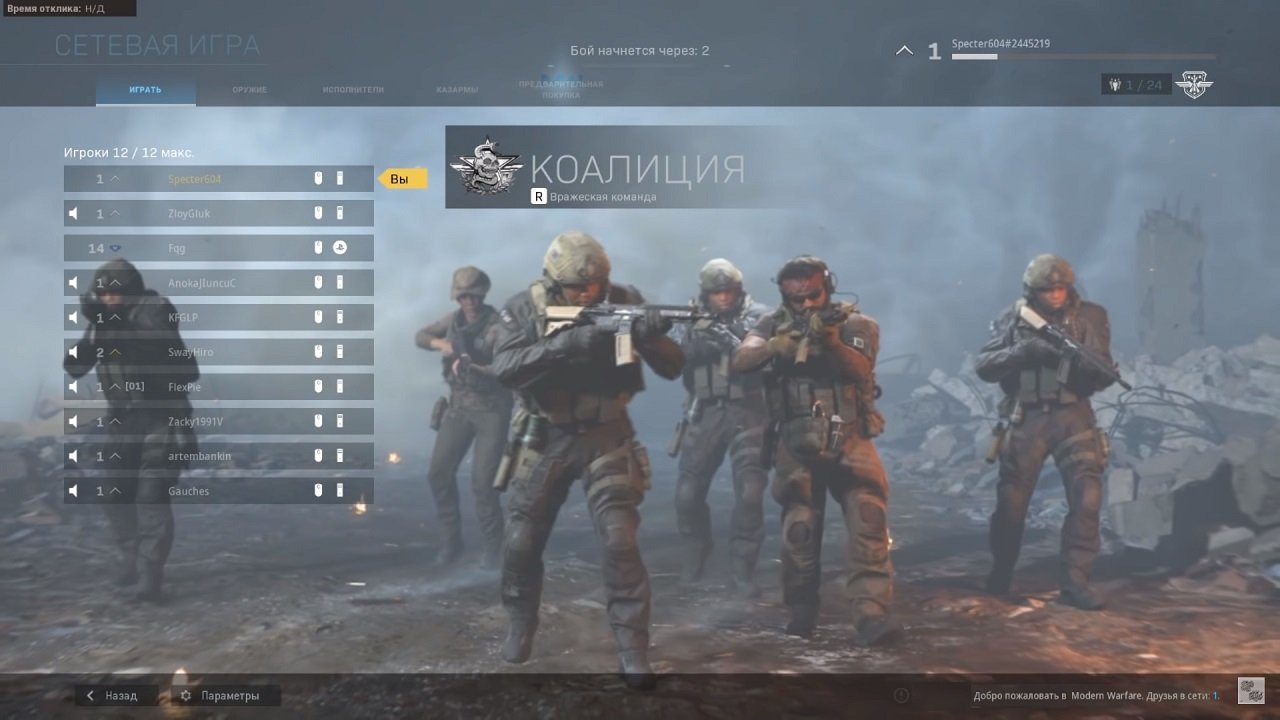Select the PlayStation platform icon next to Fqg
The width and height of the screenshot is (1280, 720).
[x=340, y=247]
